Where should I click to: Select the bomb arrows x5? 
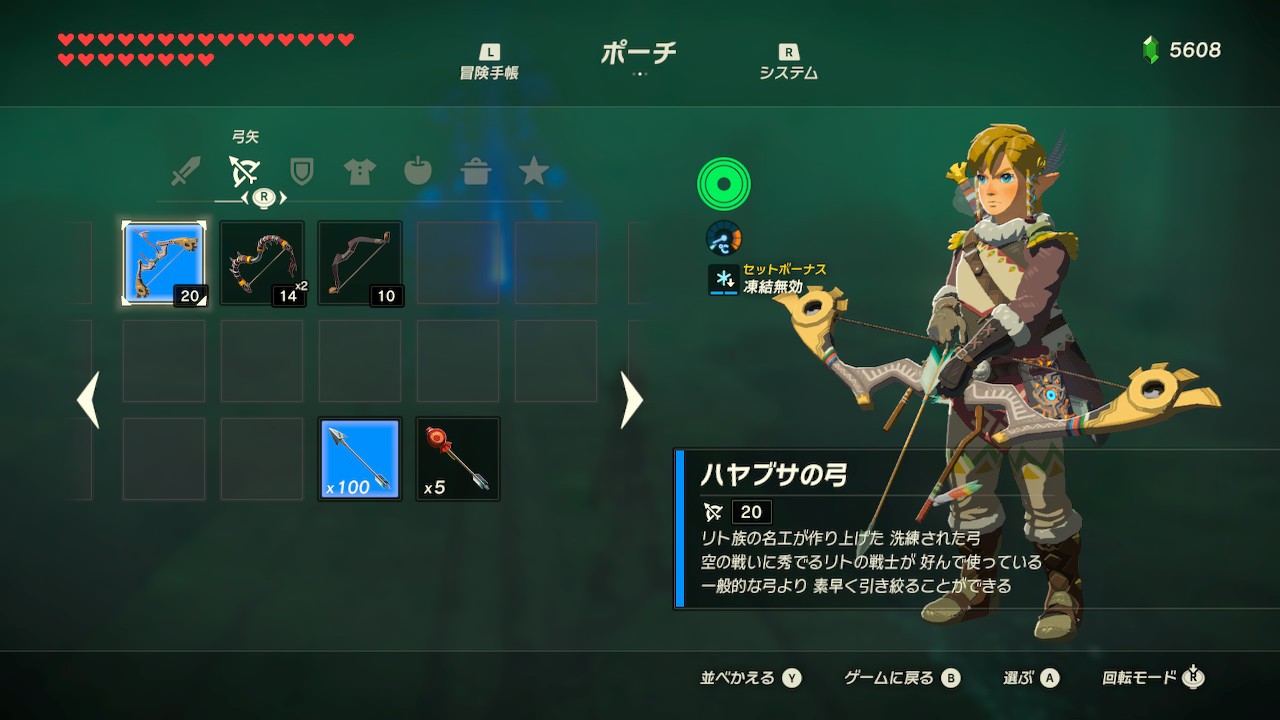pos(458,459)
